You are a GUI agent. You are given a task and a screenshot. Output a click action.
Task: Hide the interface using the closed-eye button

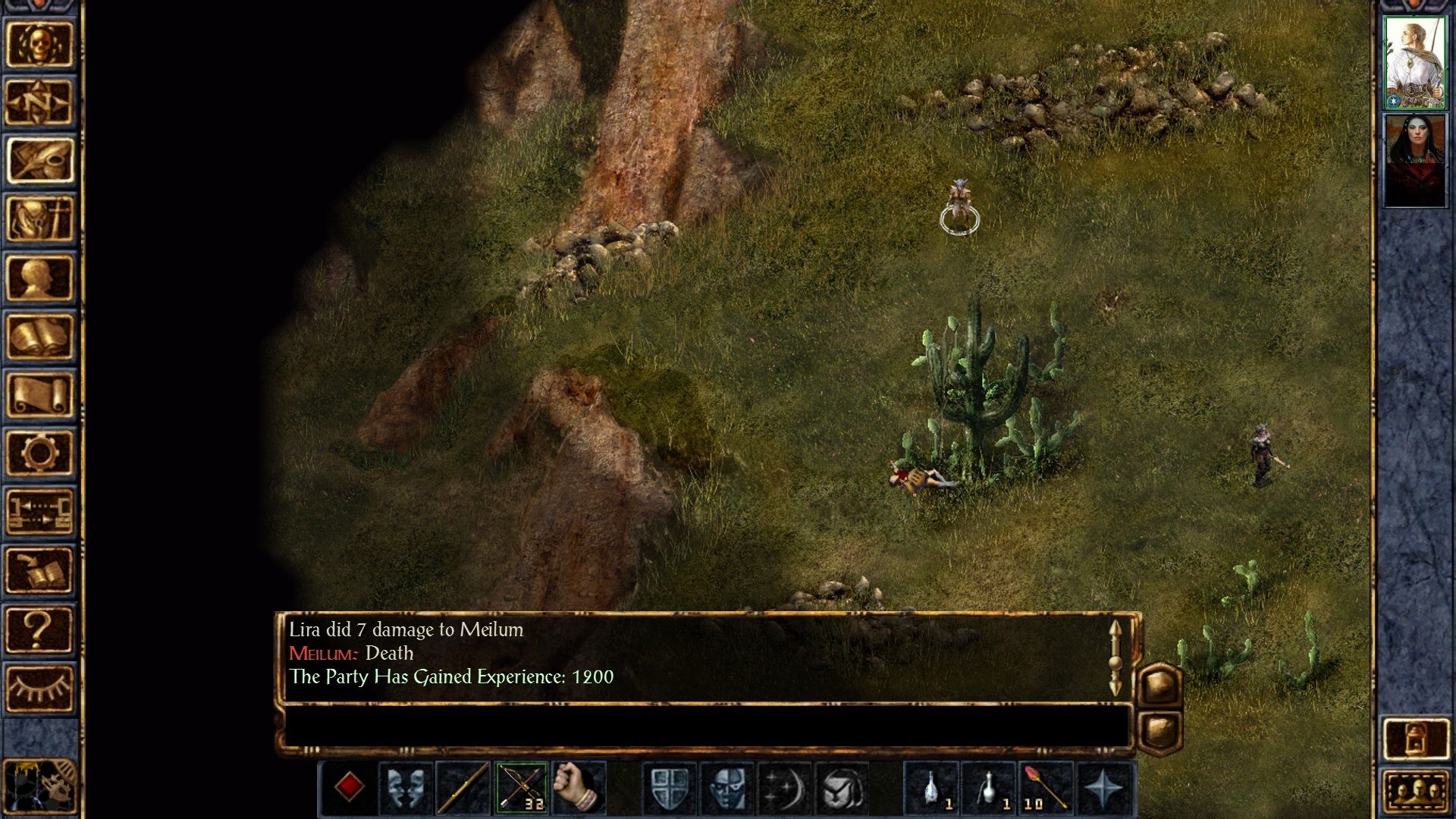coord(39,688)
